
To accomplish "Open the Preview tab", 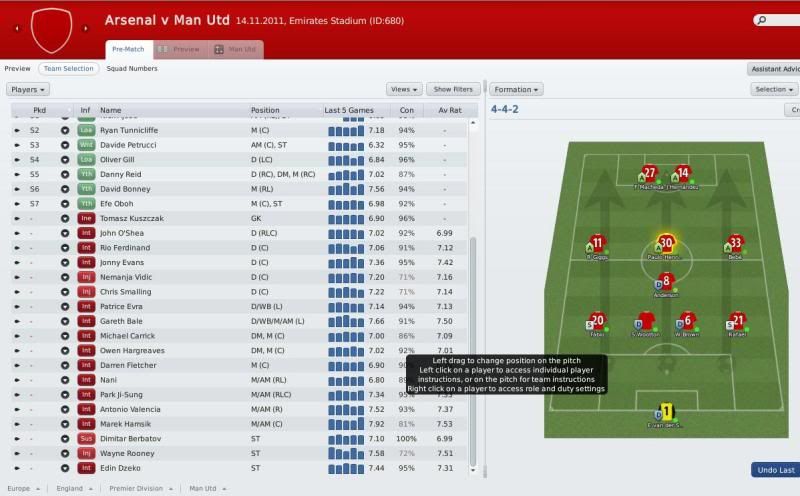I will pos(181,49).
